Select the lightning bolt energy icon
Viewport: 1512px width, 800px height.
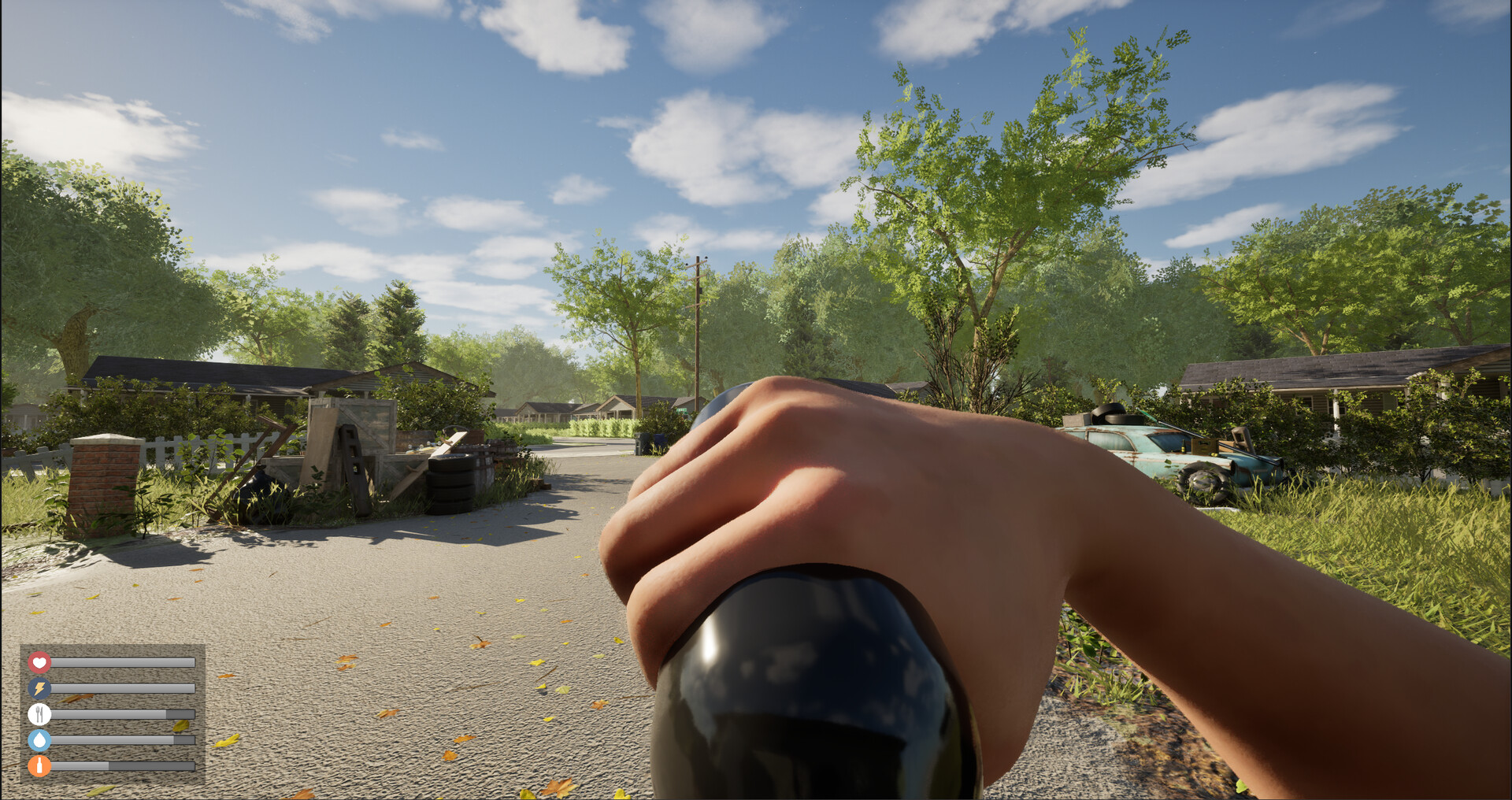tap(39, 689)
